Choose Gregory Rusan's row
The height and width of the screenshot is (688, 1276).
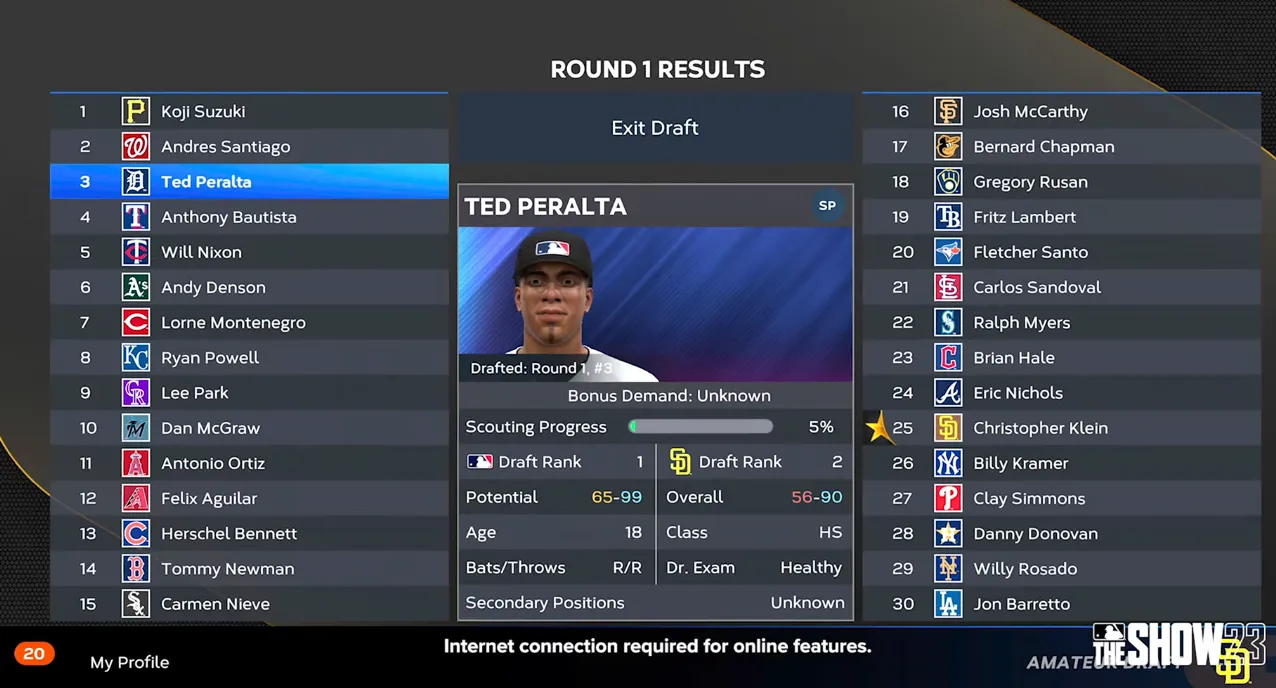tap(1060, 182)
